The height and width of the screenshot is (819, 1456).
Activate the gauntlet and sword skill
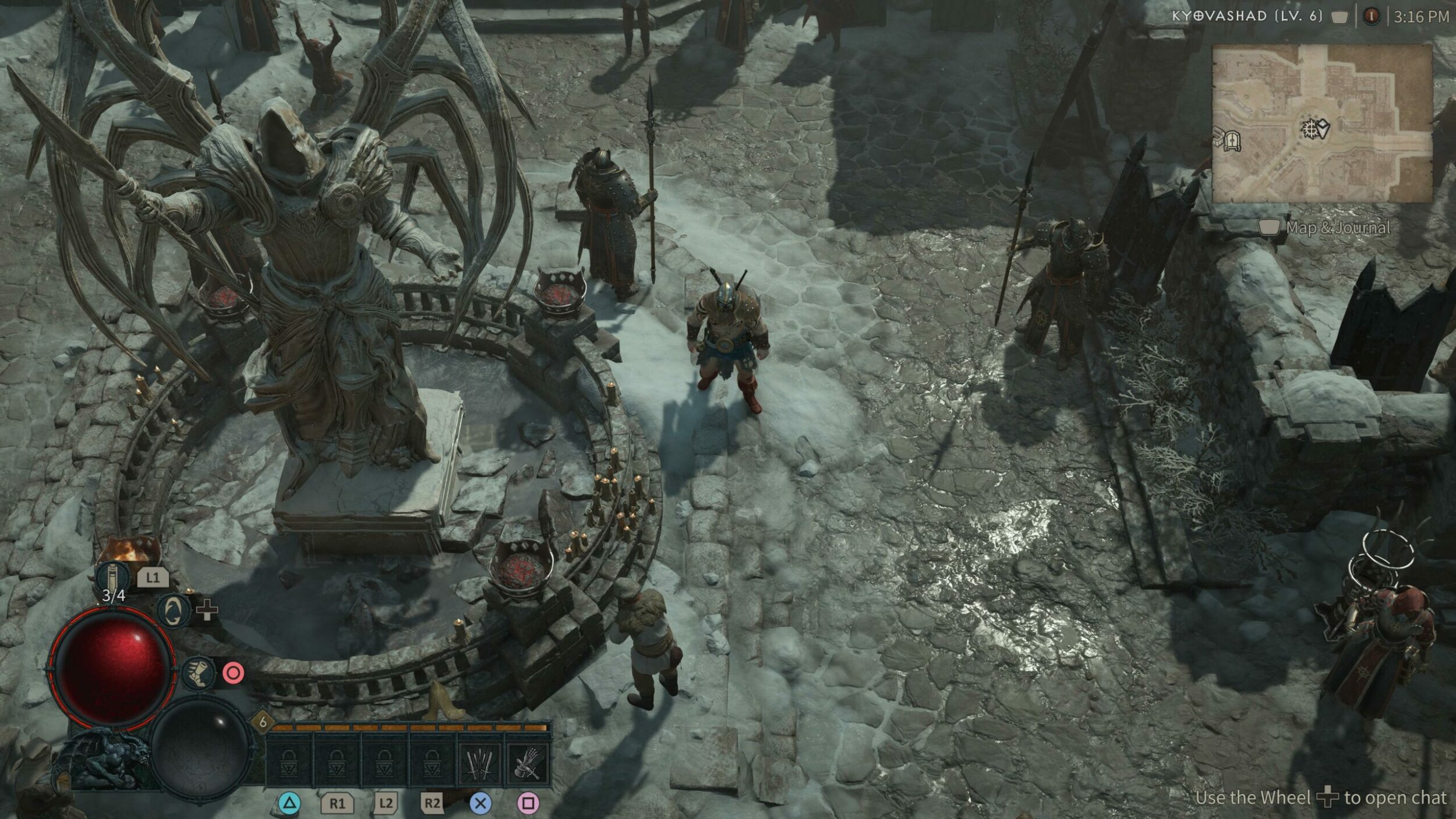click(528, 762)
